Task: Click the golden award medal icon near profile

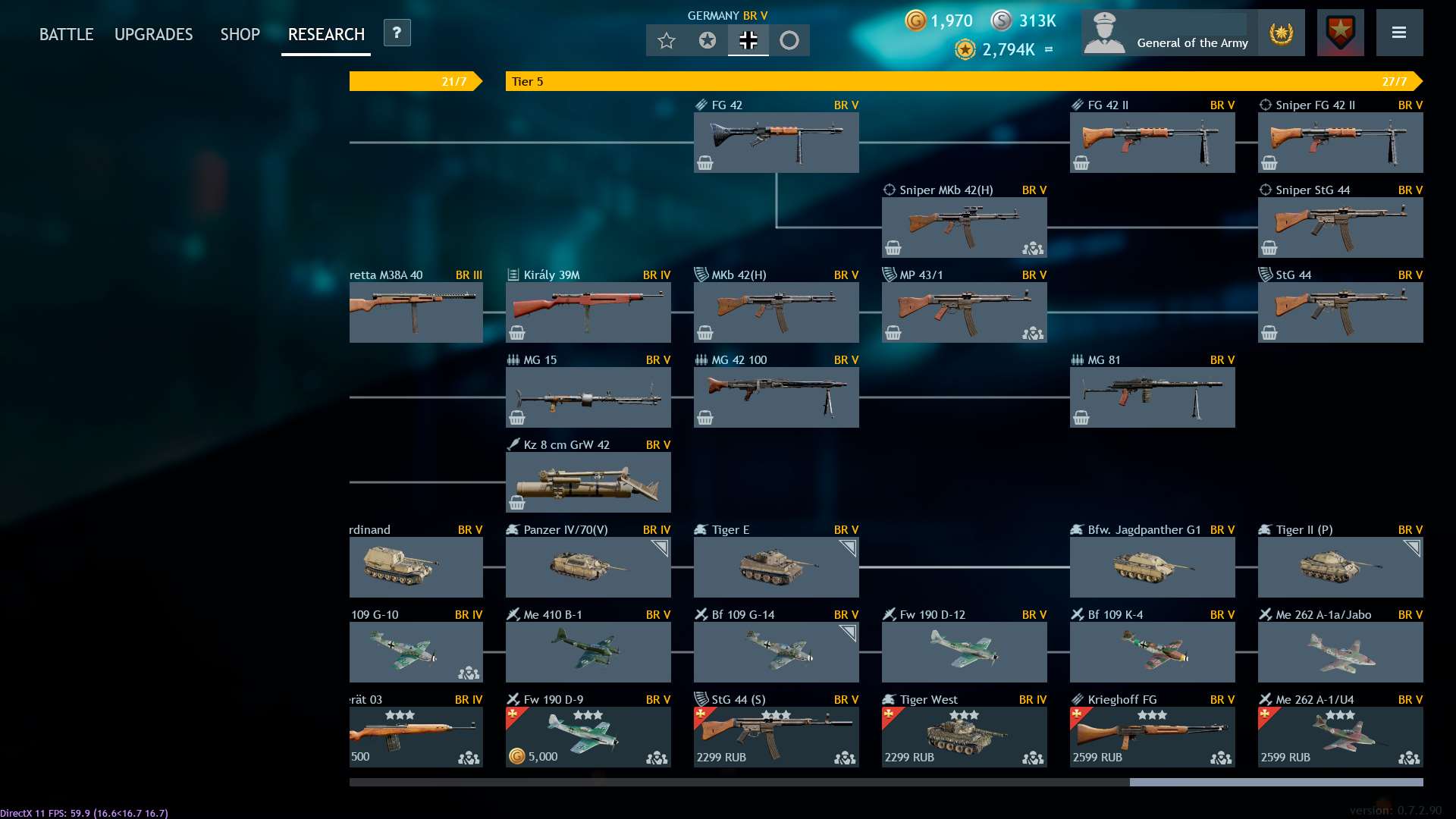Action: (x=1281, y=33)
